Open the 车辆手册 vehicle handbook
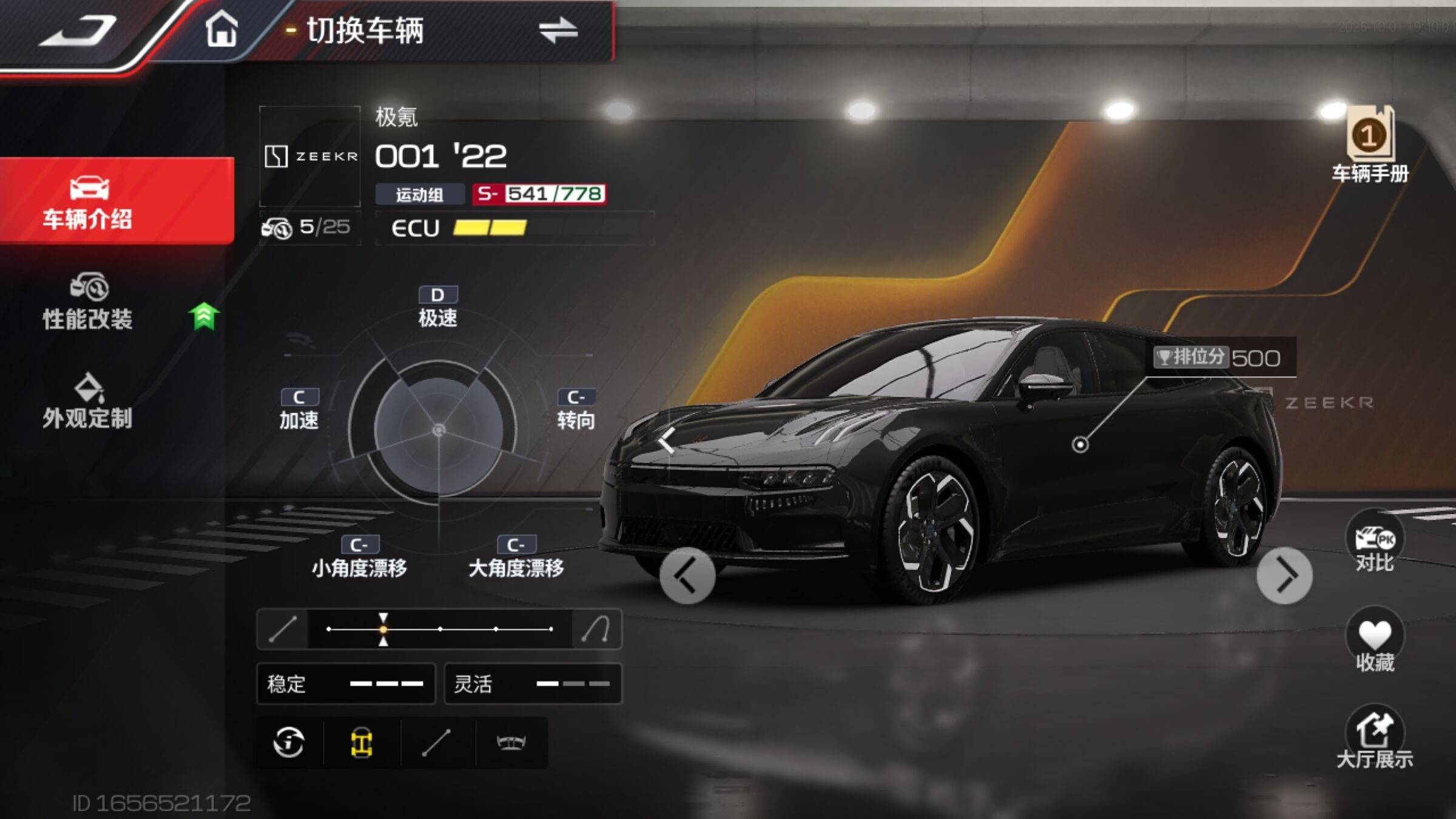The width and height of the screenshot is (1456, 819). (1370, 144)
